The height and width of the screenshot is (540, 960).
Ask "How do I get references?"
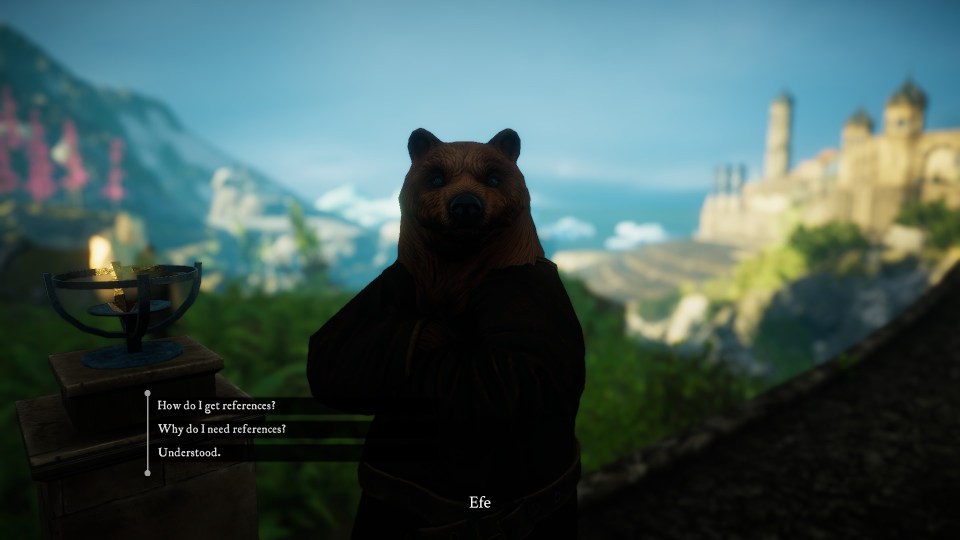217,405
